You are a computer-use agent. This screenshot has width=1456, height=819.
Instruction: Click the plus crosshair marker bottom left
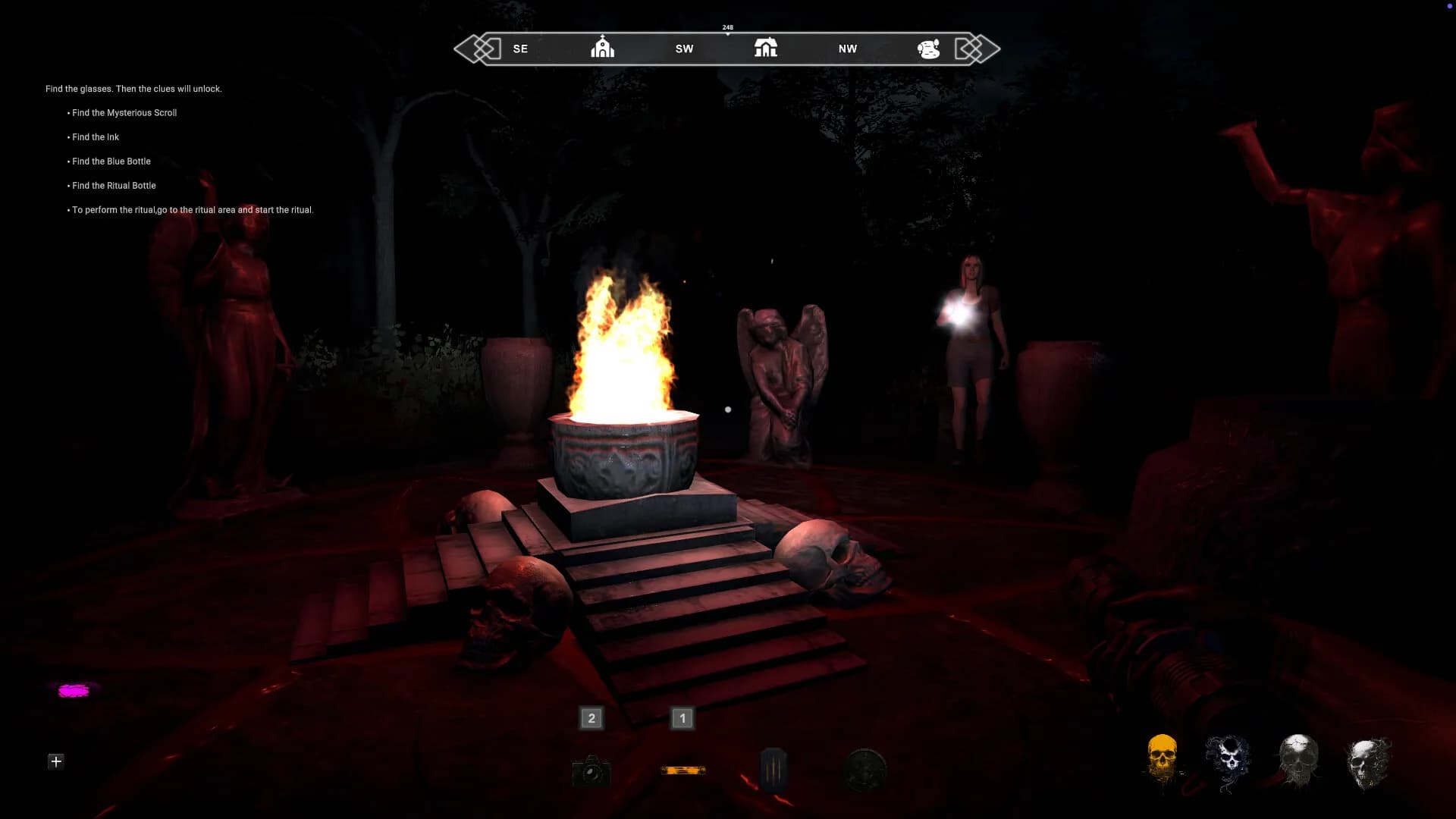[55, 761]
